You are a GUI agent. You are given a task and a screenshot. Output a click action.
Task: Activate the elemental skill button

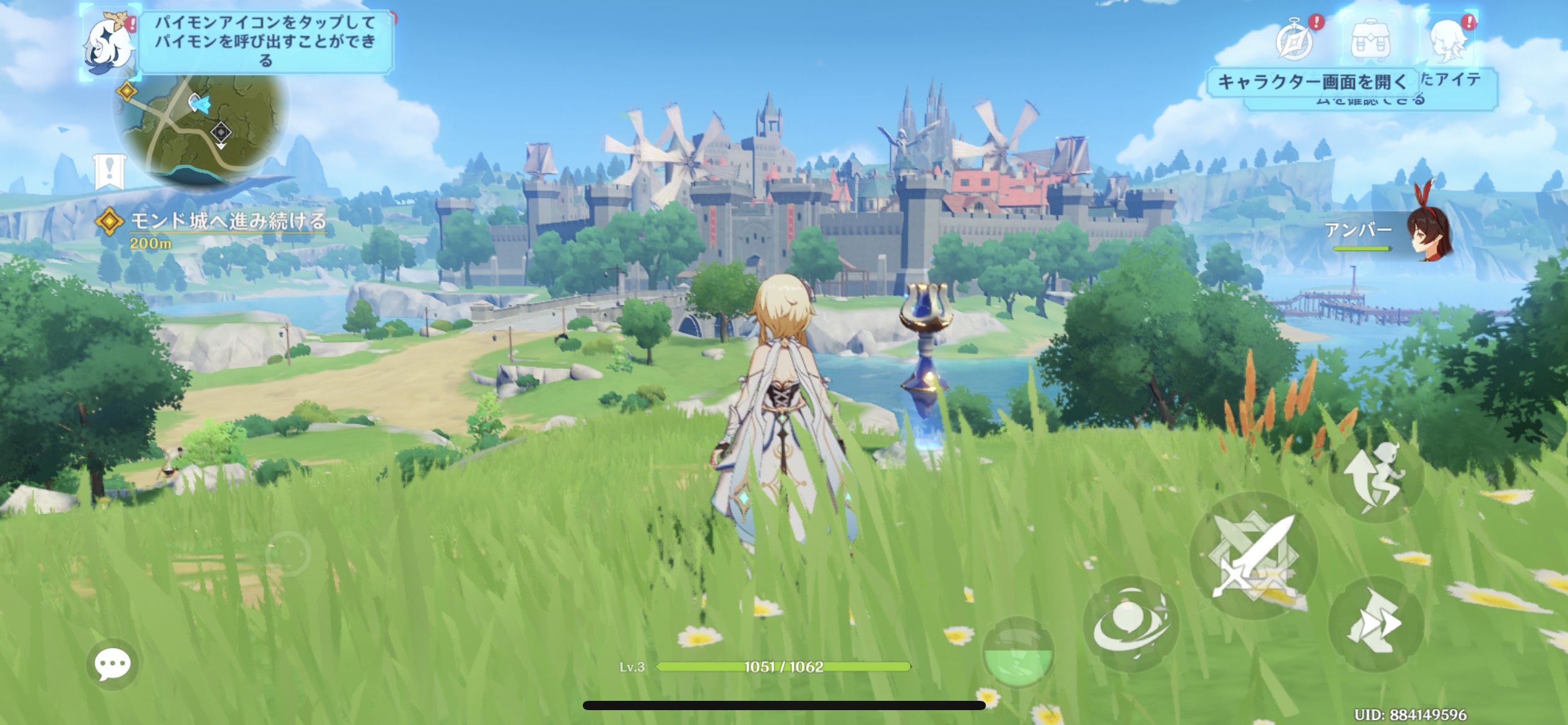[x=1131, y=625]
